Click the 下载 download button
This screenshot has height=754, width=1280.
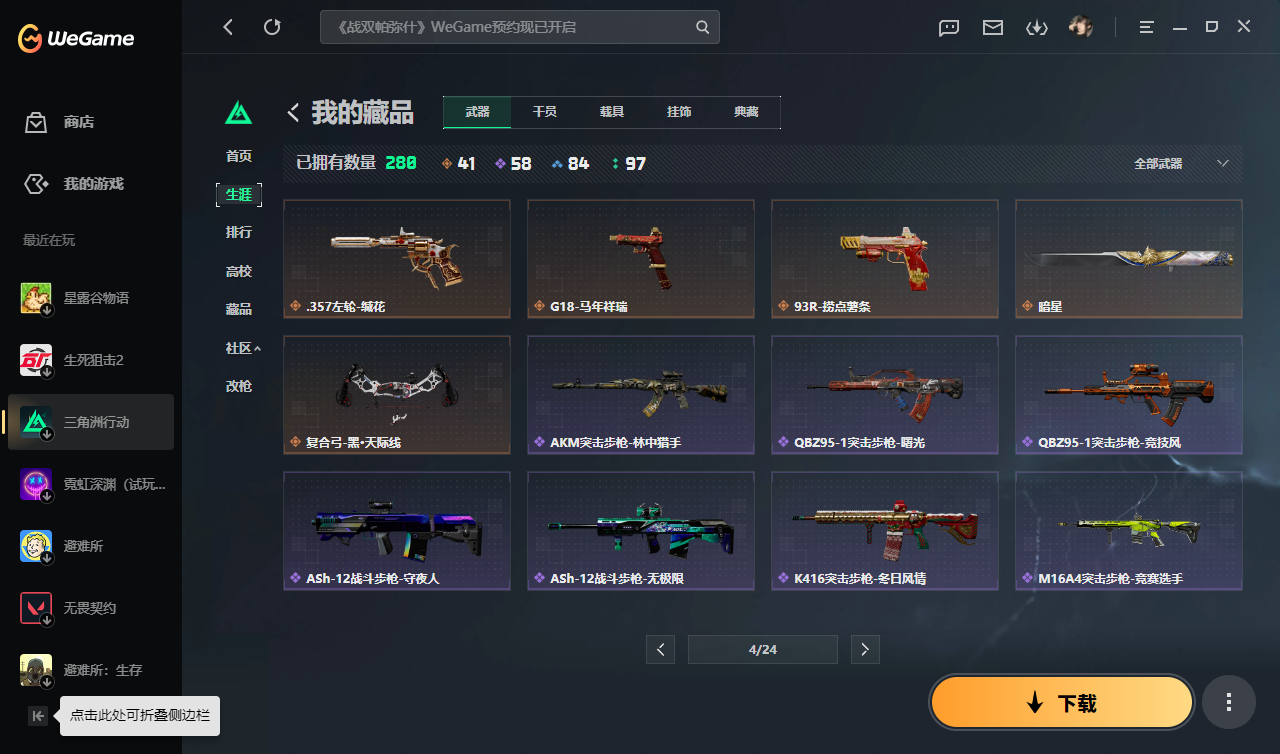1061,702
